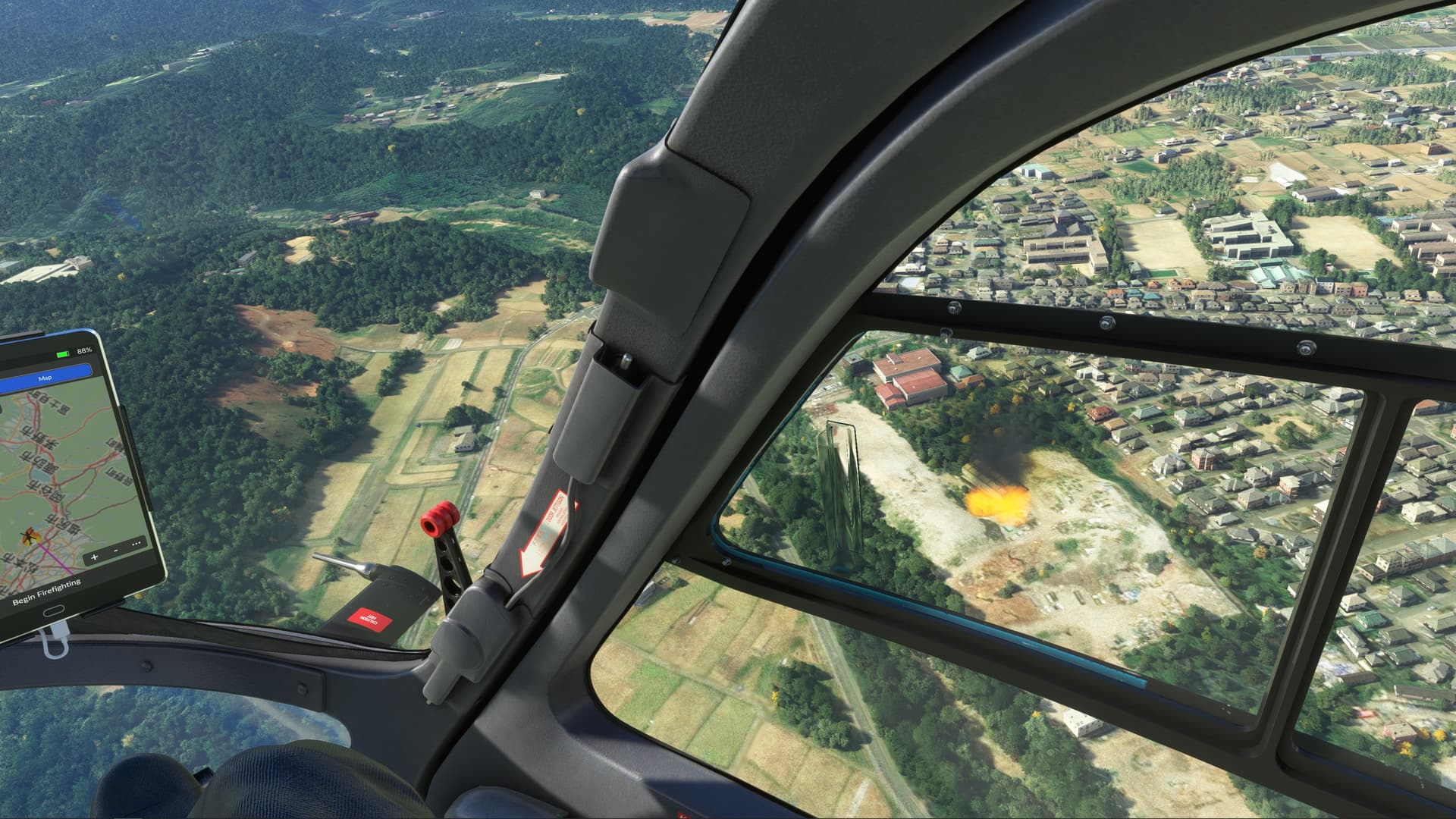
Task: Open the ellipsis overflow menu on the map
Action: pyautogui.click(x=135, y=541)
